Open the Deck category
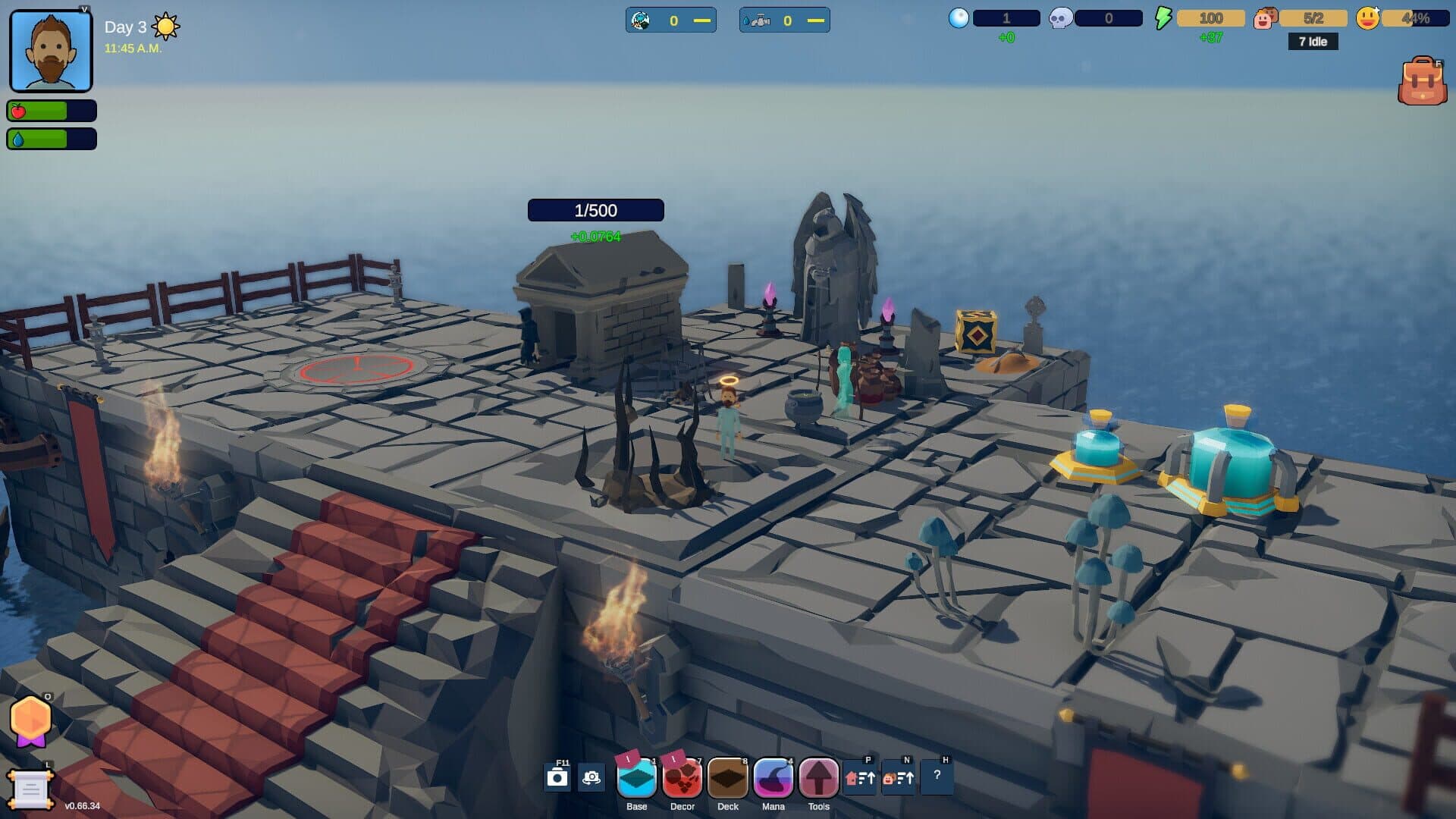The image size is (1456, 819). (727, 779)
